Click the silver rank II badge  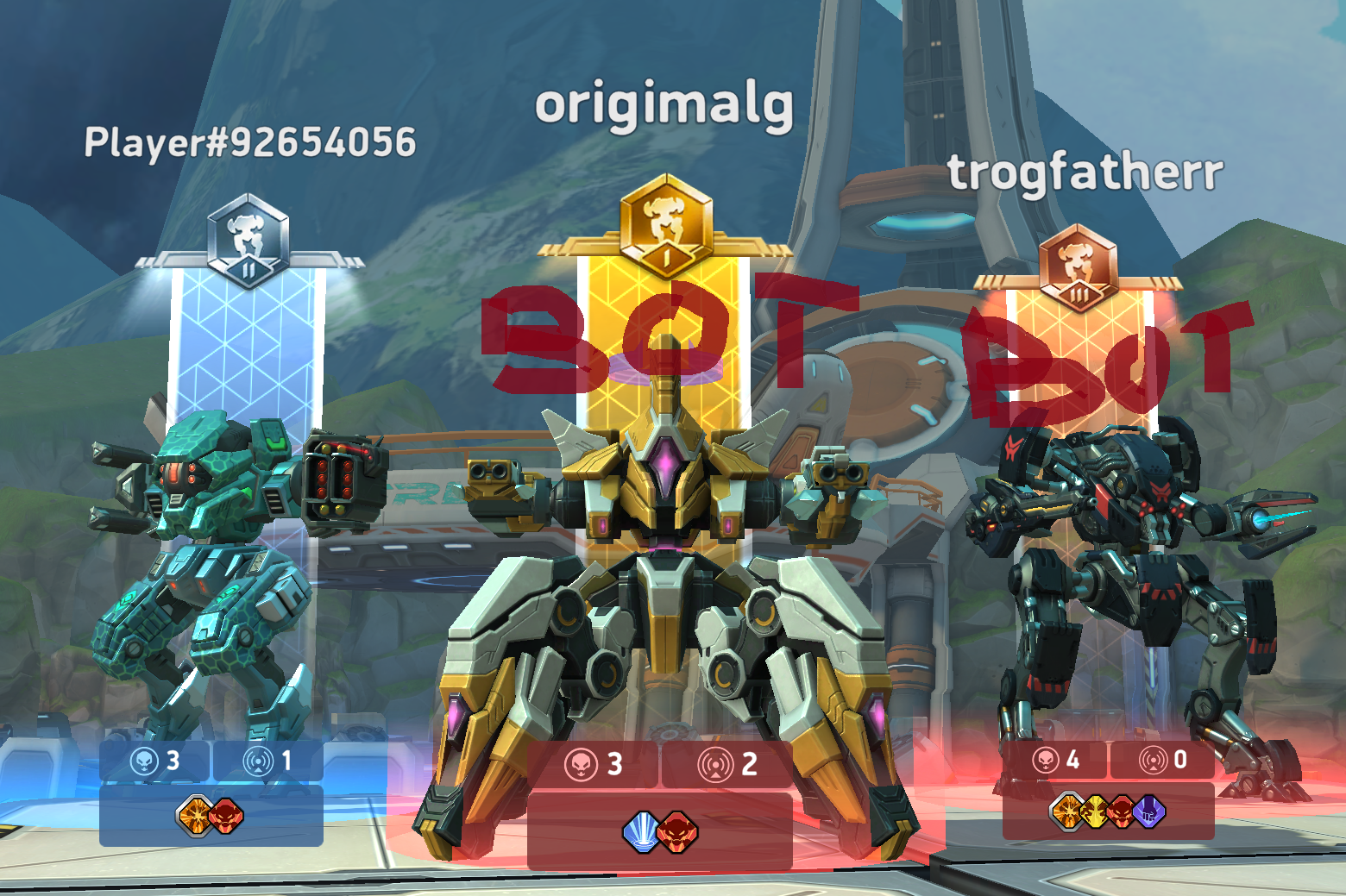pos(248,241)
